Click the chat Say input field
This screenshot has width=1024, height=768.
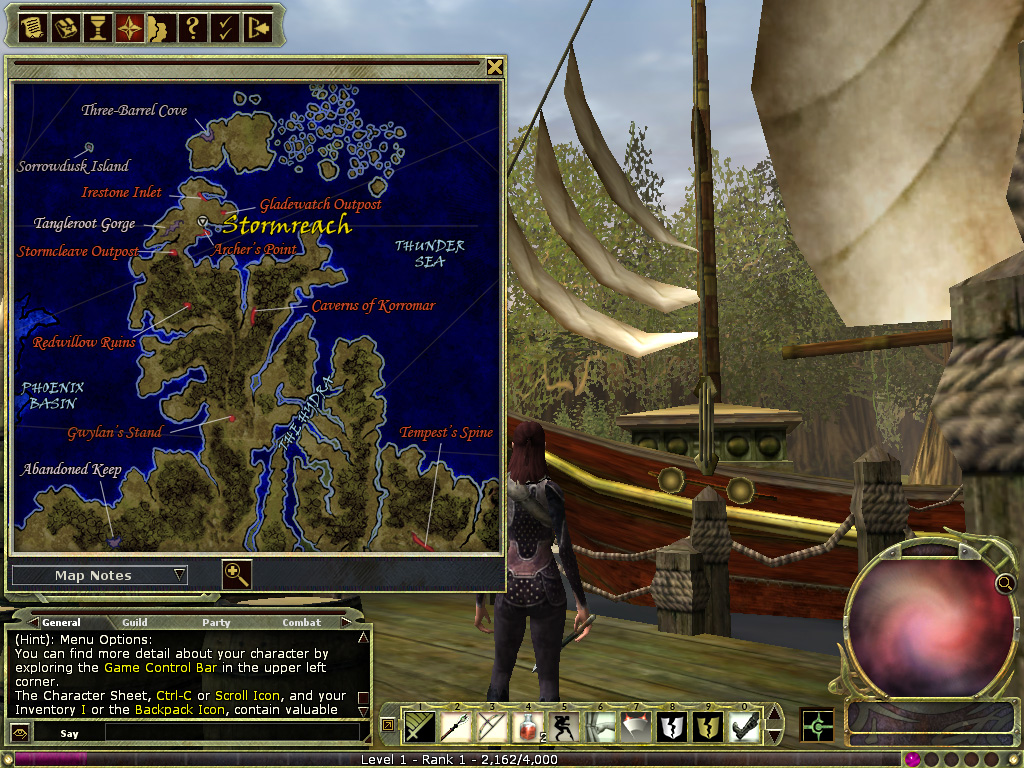point(230,733)
